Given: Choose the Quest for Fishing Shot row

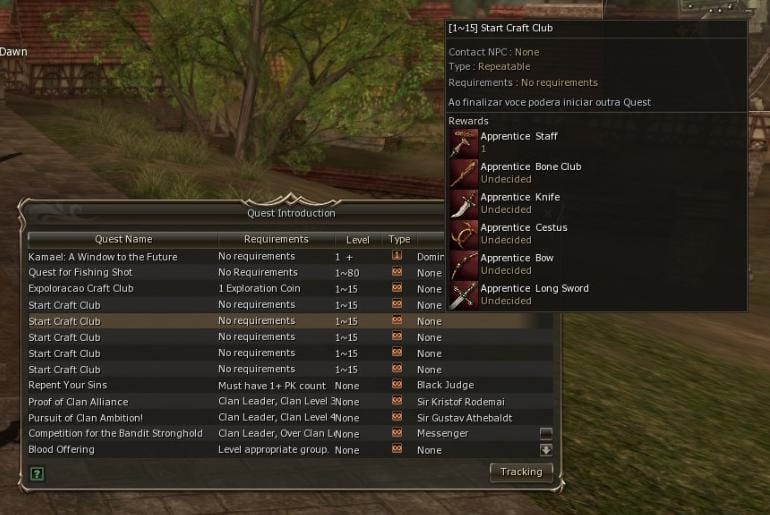Looking at the screenshot, I should pyautogui.click(x=80, y=273).
